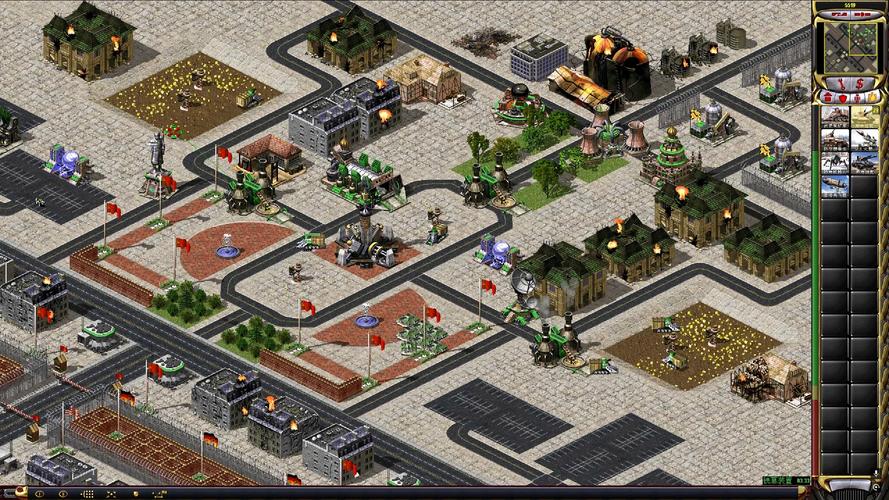Select the yellow-tinted tank build icon
Screen dimensions: 889x500
pyautogui.click(x=865, y=116)
